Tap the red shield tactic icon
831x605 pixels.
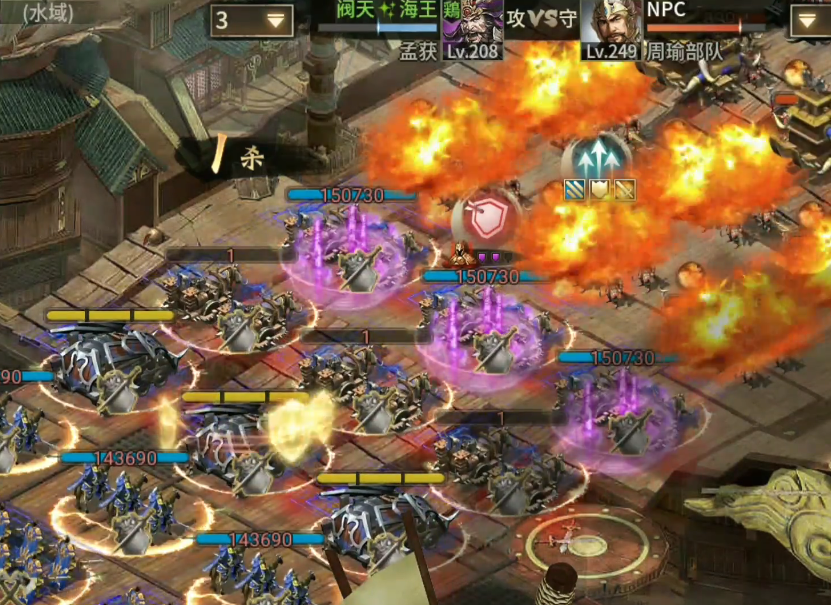(483, 217)
